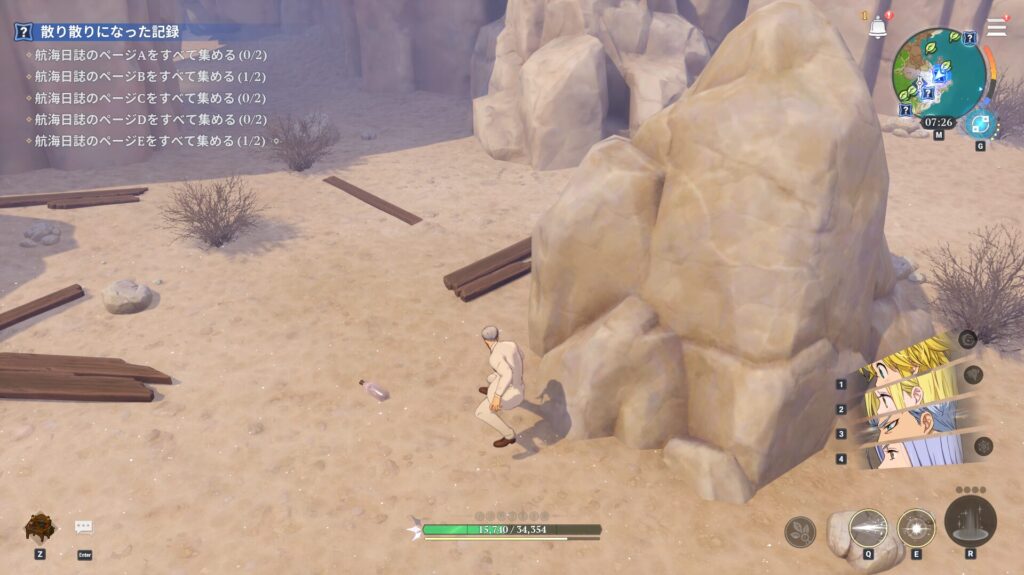Select the 航海日誌のページA objective
This screenshot has height=575, width=1024.
coord(150,55)
